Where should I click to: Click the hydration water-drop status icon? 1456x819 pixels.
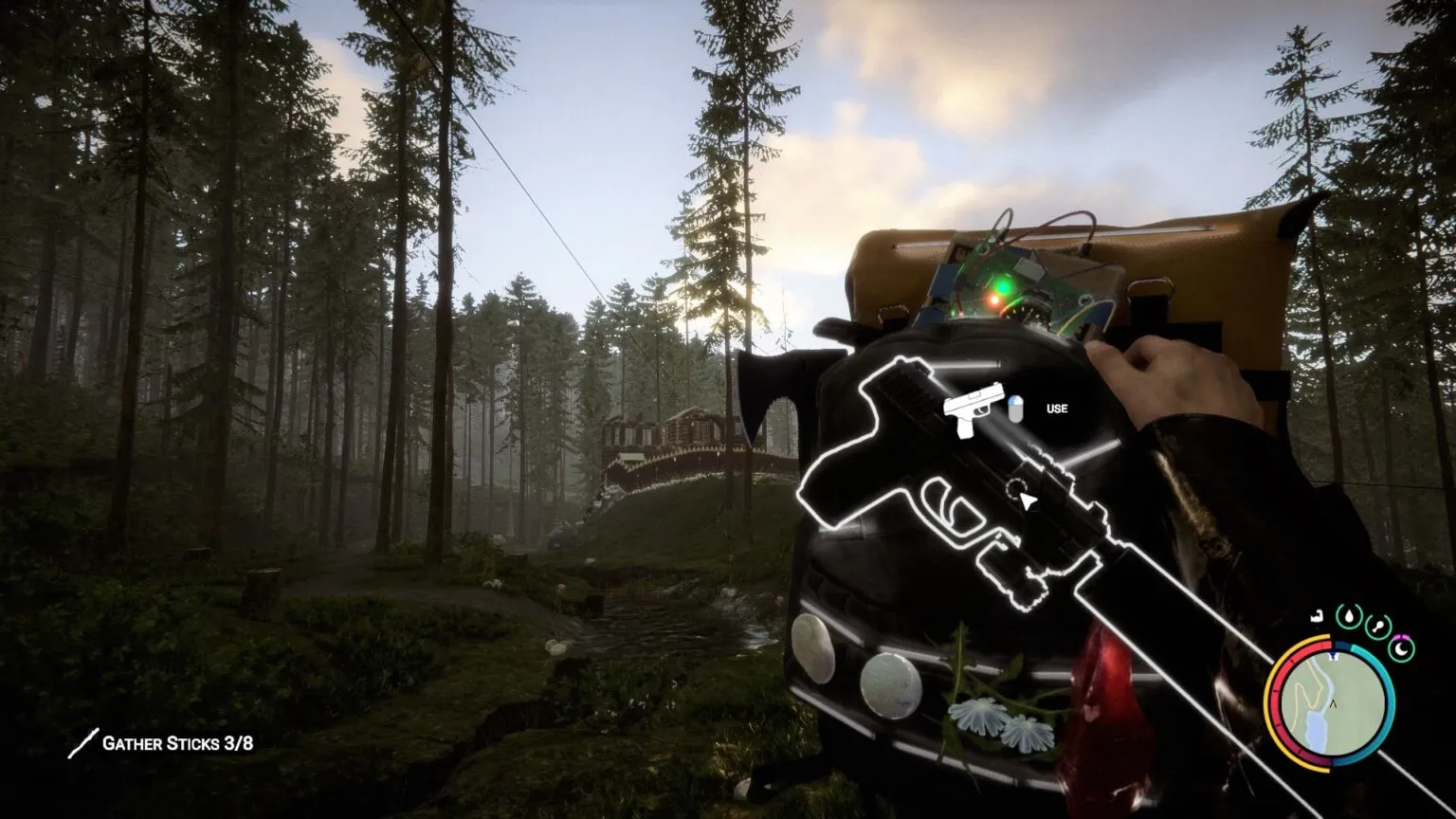tap(1349, 616)
